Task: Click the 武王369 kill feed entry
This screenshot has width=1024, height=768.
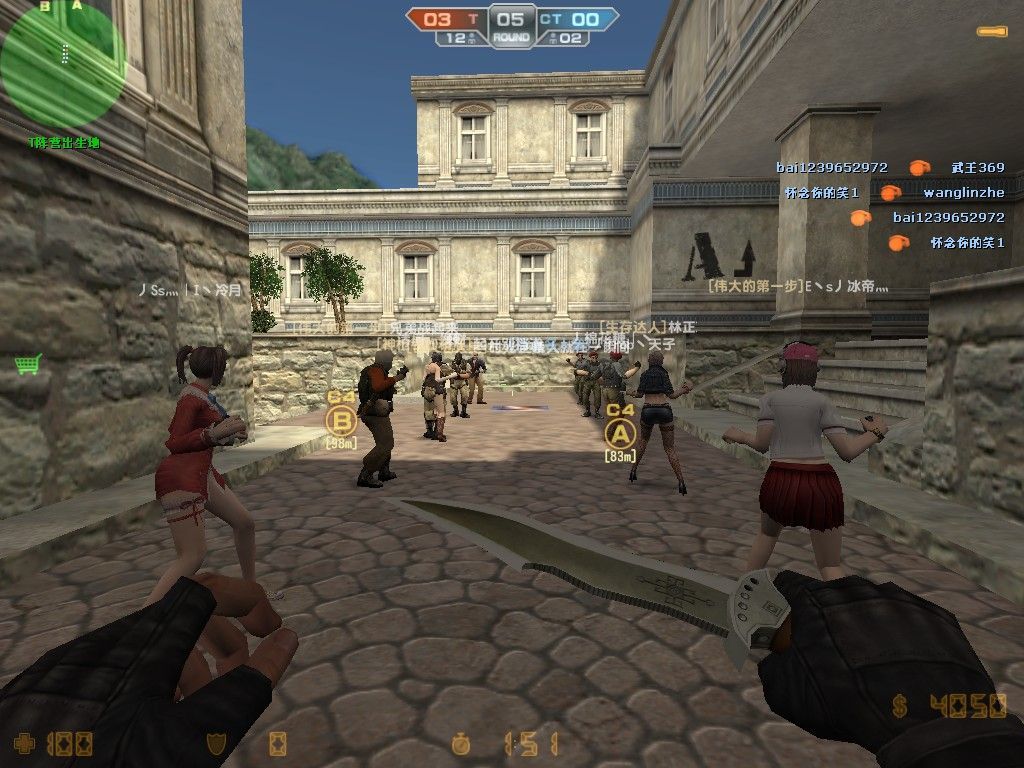Action: 977,168
